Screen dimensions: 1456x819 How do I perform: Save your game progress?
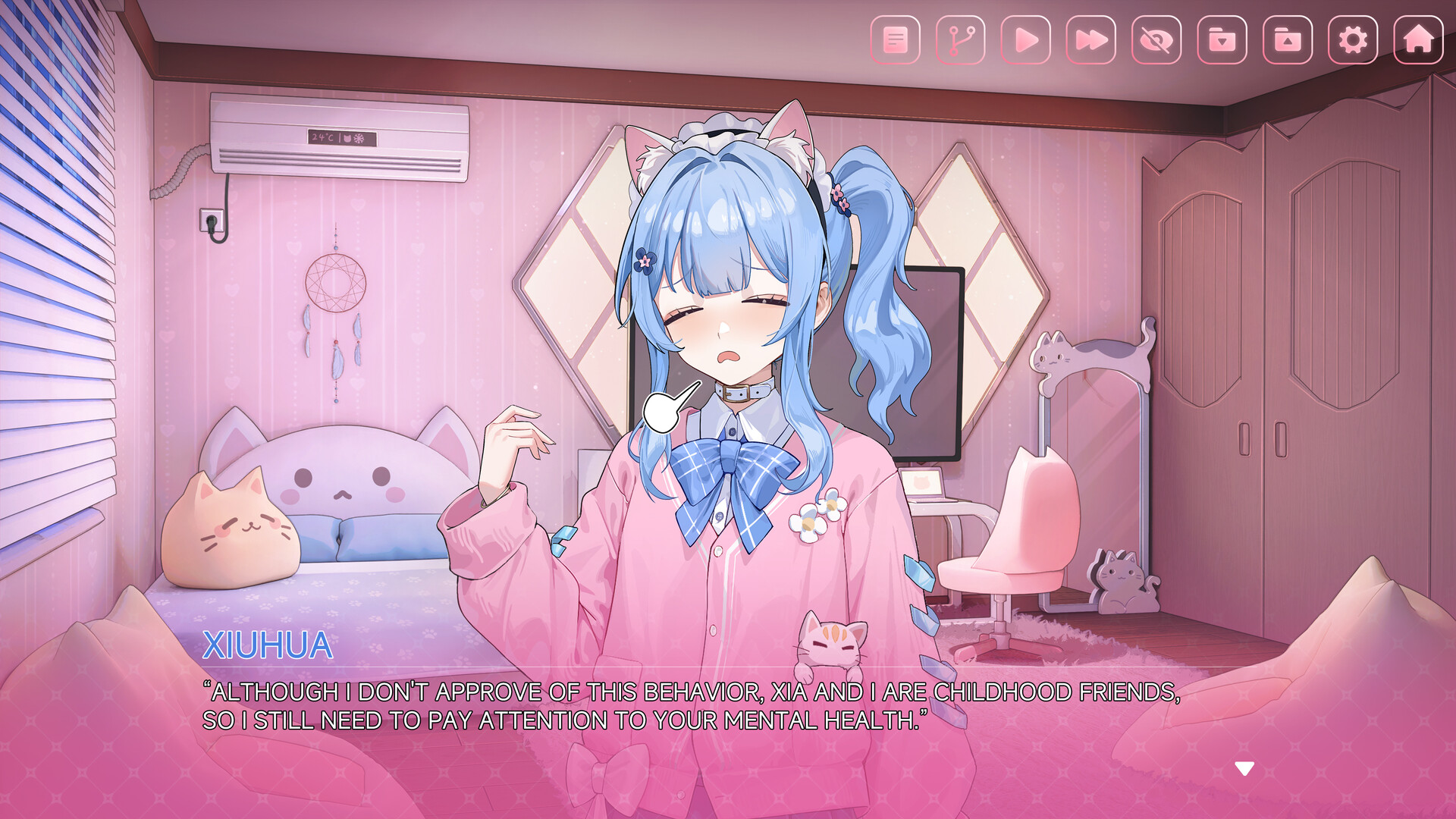[x=1221, y=39]
